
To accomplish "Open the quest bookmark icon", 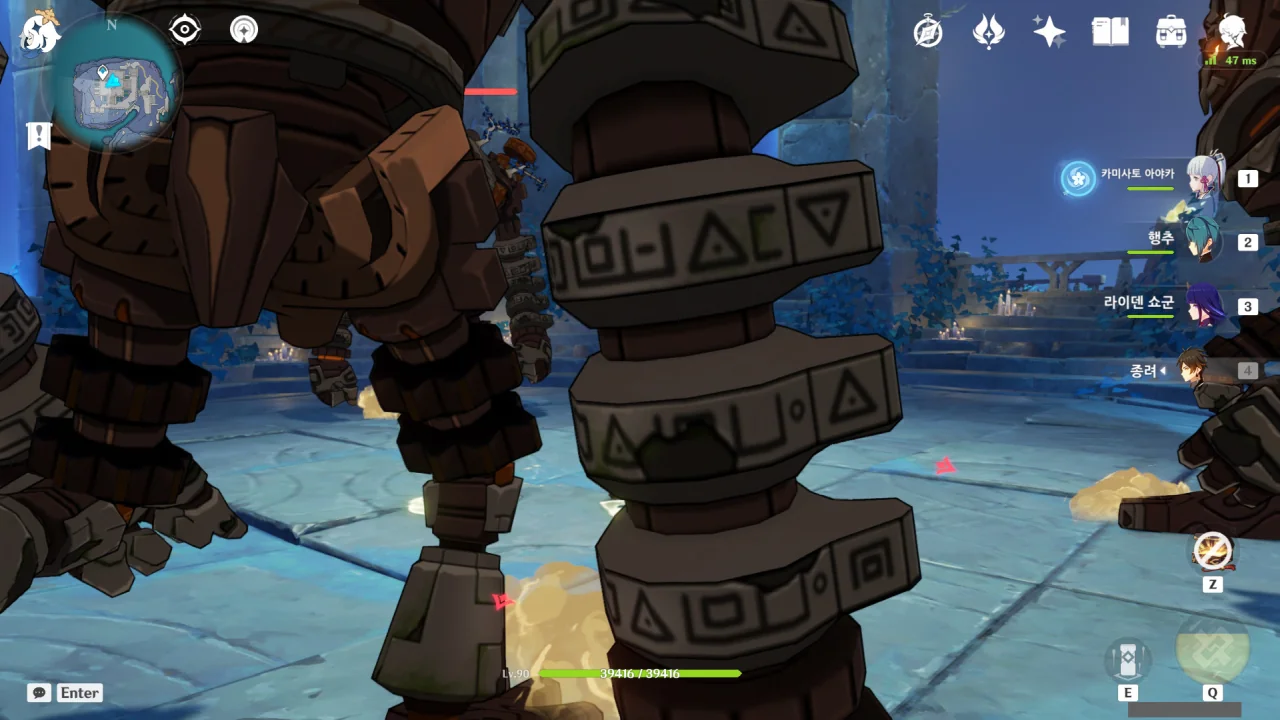I will [x=39, y=136].
